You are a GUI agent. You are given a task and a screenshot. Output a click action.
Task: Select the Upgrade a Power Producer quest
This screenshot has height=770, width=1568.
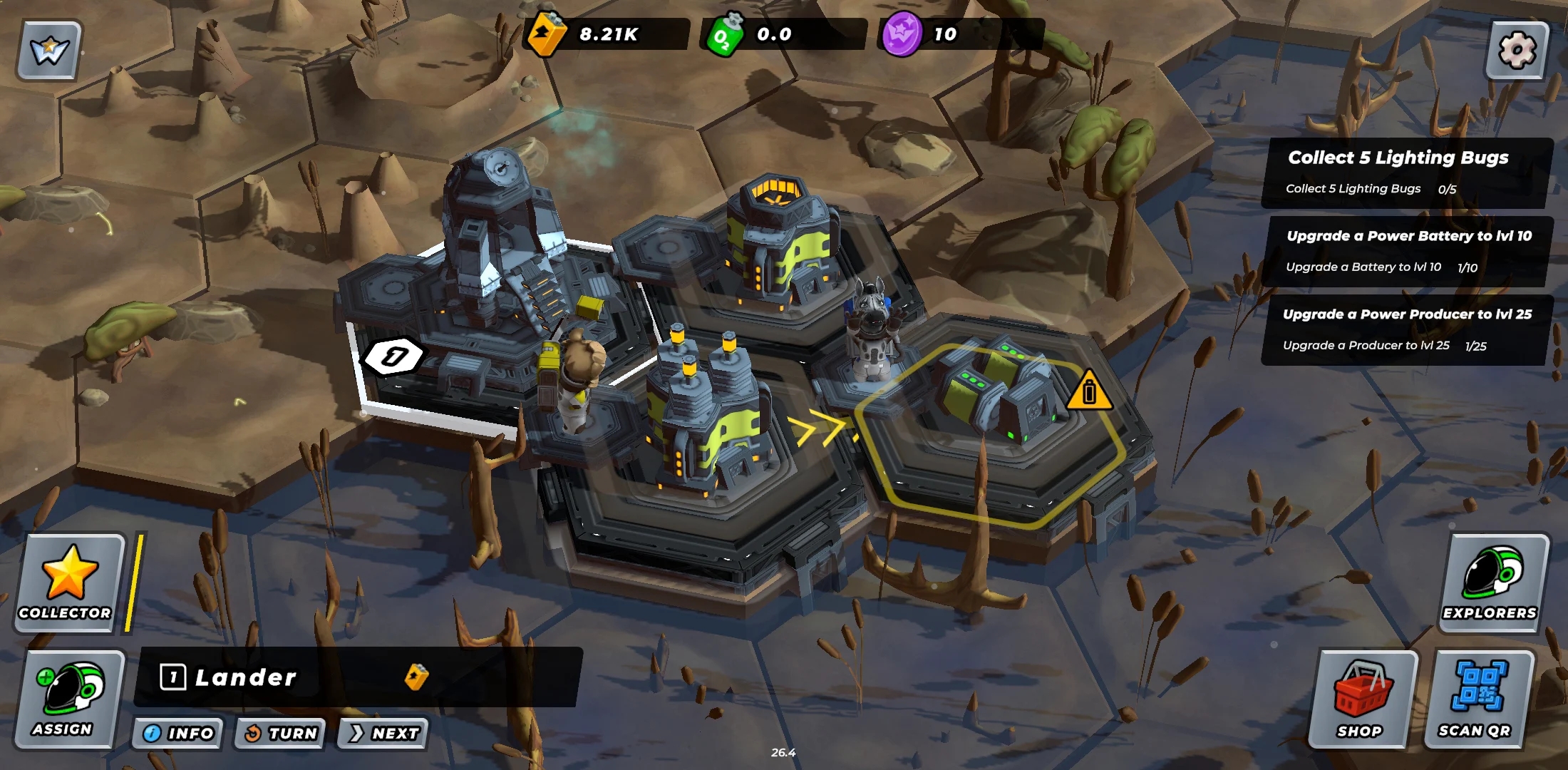[x=1405, y=329]
